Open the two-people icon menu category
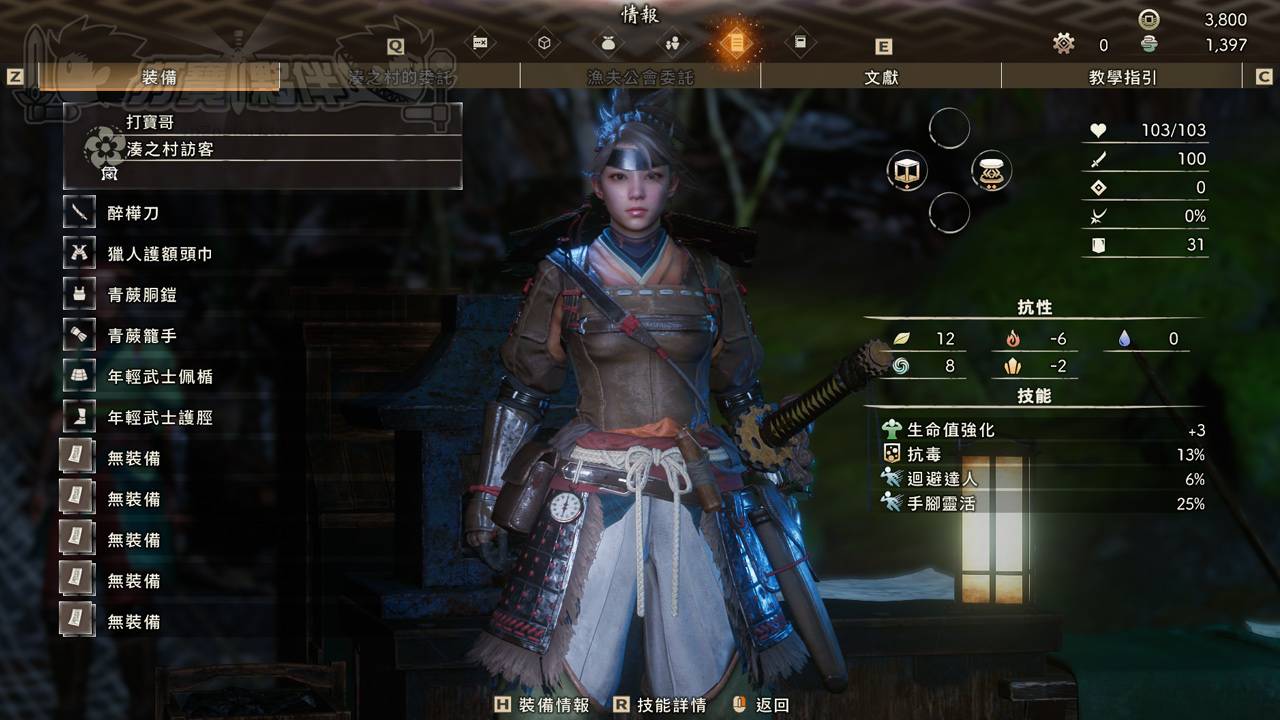Screen dimensions: 1280x720 pyautogui.click(x=672, y=43)
